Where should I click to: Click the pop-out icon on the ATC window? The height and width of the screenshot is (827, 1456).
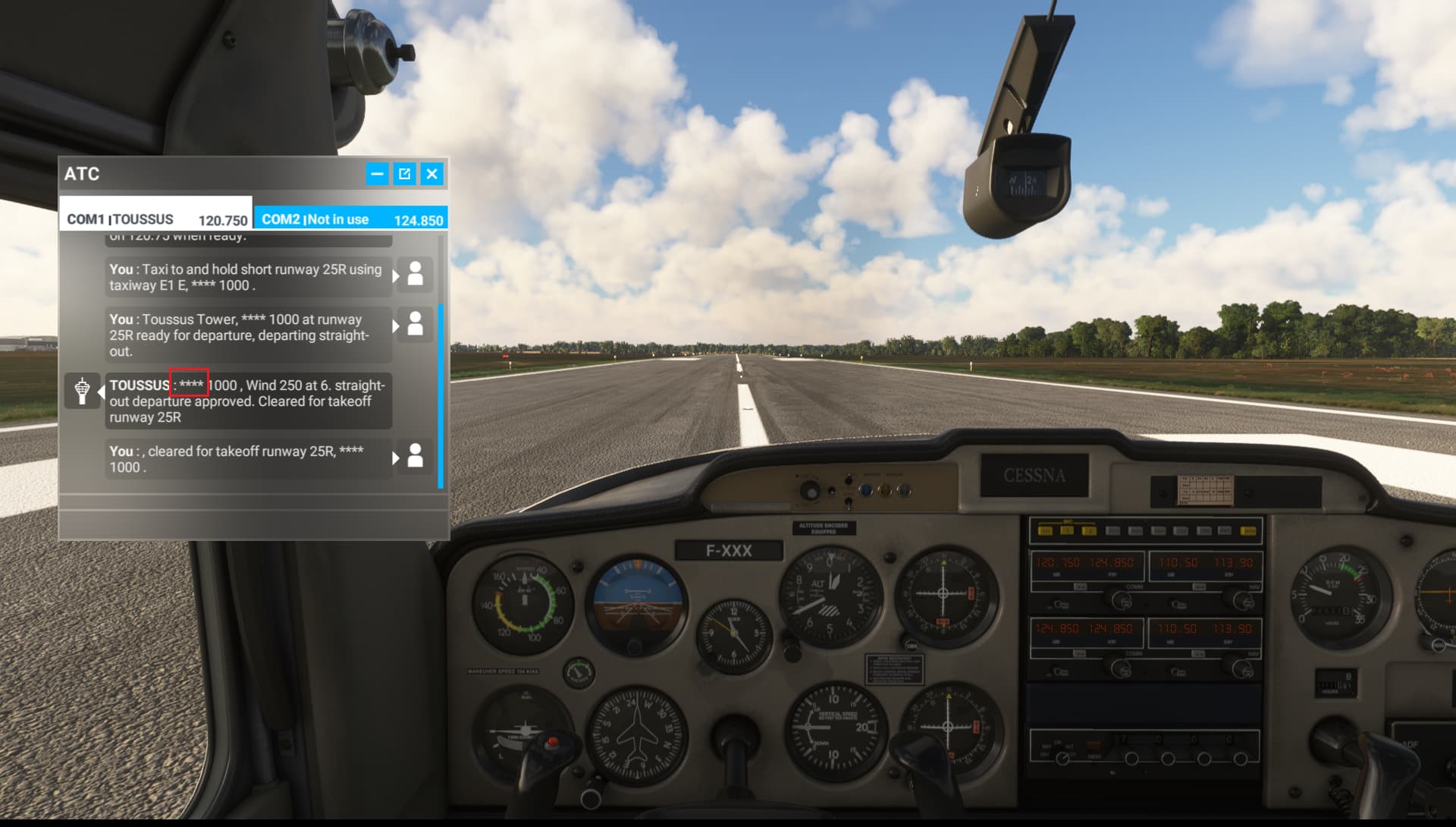pos(404,174)
